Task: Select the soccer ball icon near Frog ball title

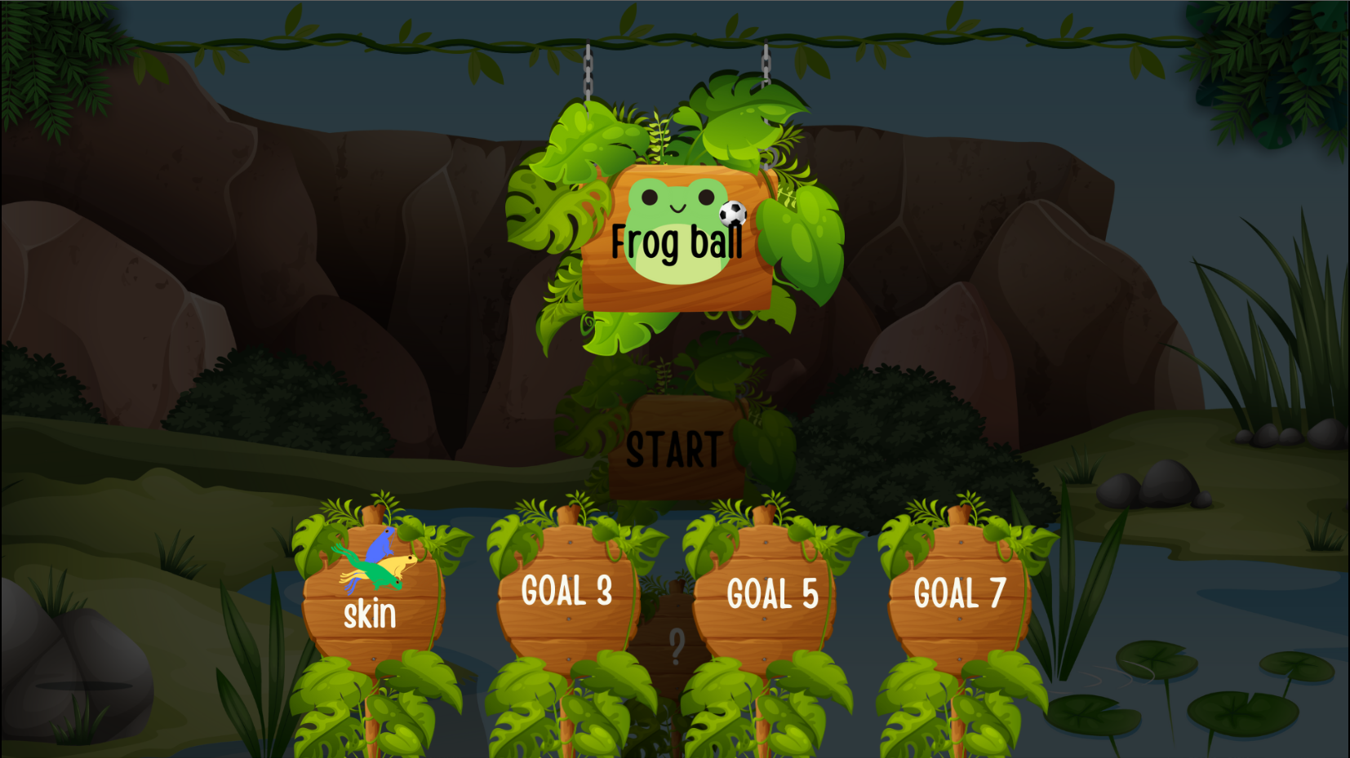Action: [x=729, y=213]
